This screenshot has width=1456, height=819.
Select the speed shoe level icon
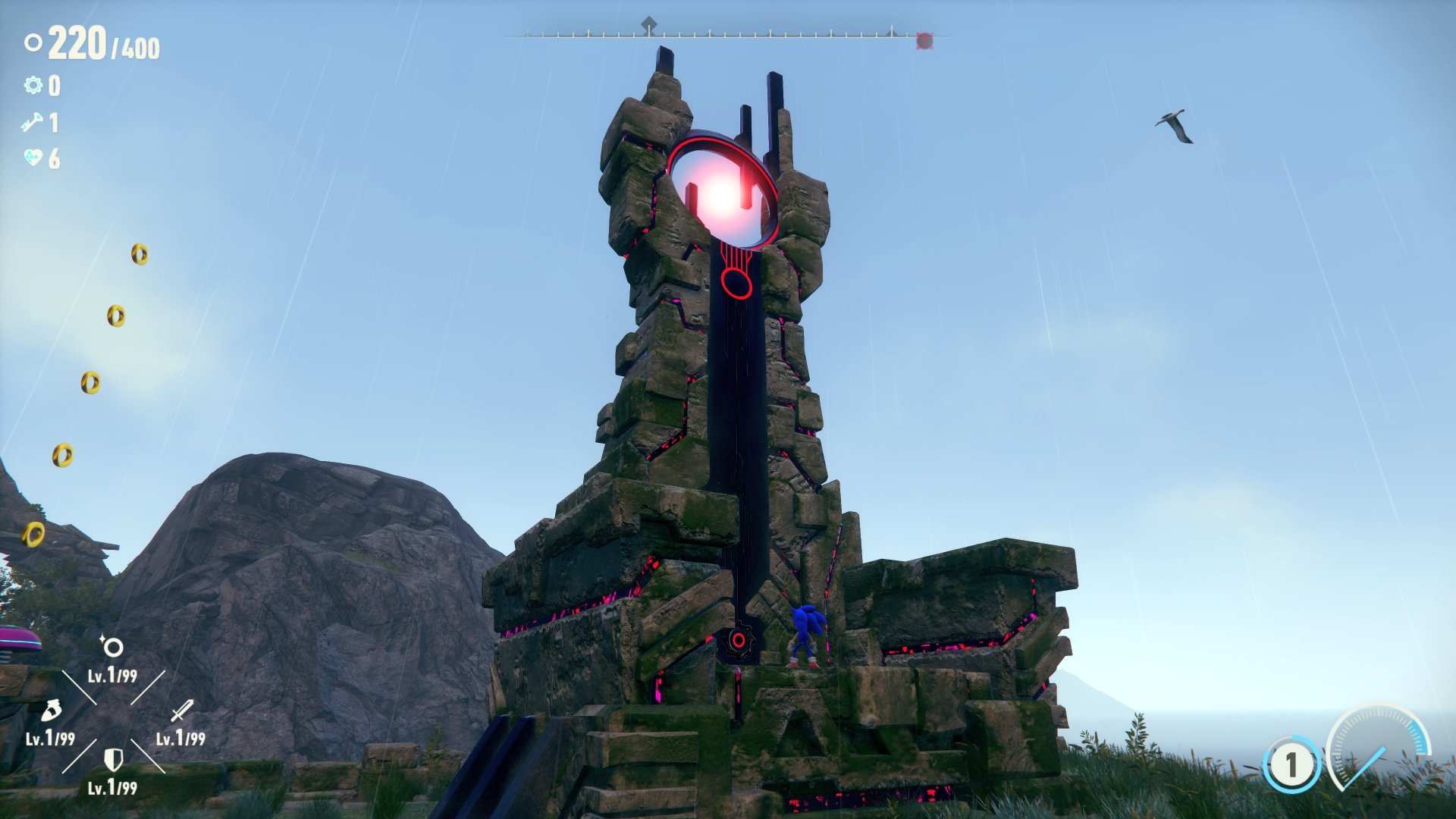pos(49,711)
